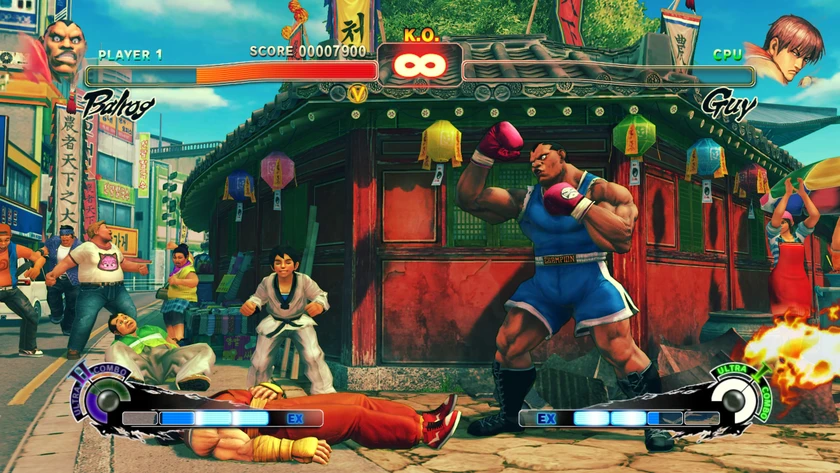Click the CPU's green Ultra Combo orb

coord(736,400)
